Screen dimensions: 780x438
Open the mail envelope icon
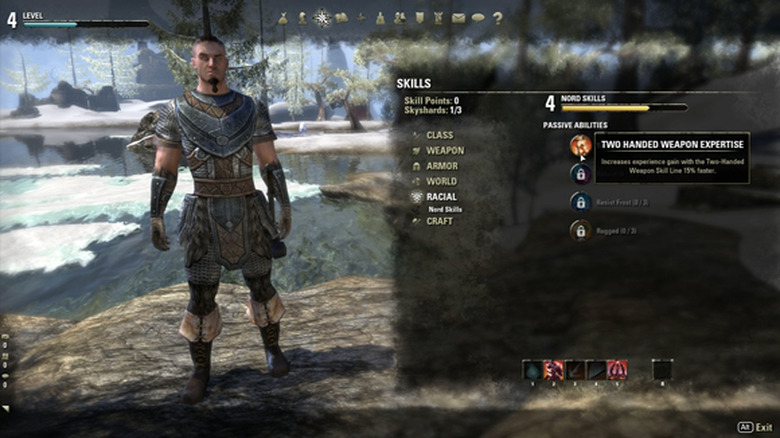458,17
